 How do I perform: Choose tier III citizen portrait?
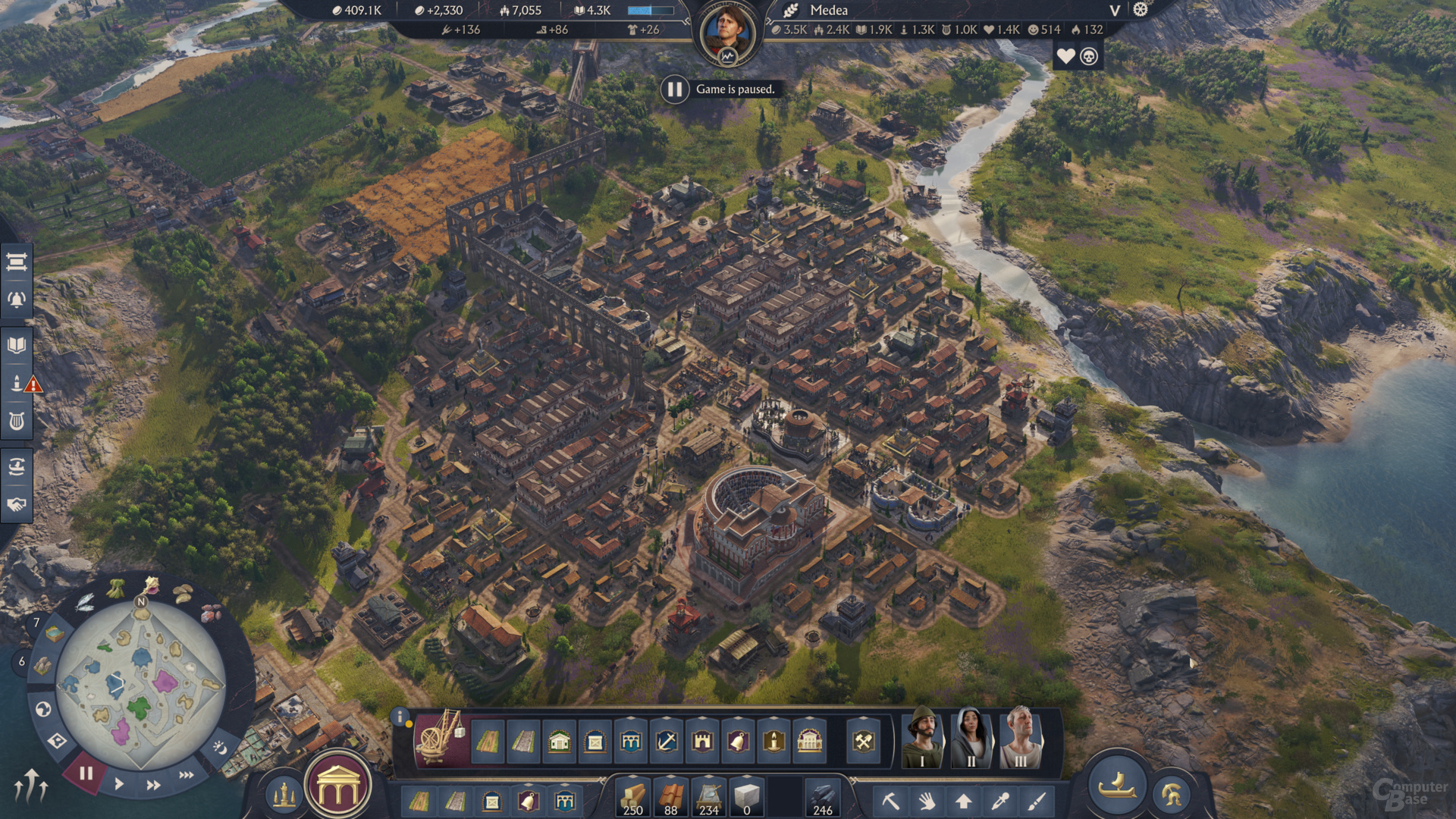(1020, 739)
